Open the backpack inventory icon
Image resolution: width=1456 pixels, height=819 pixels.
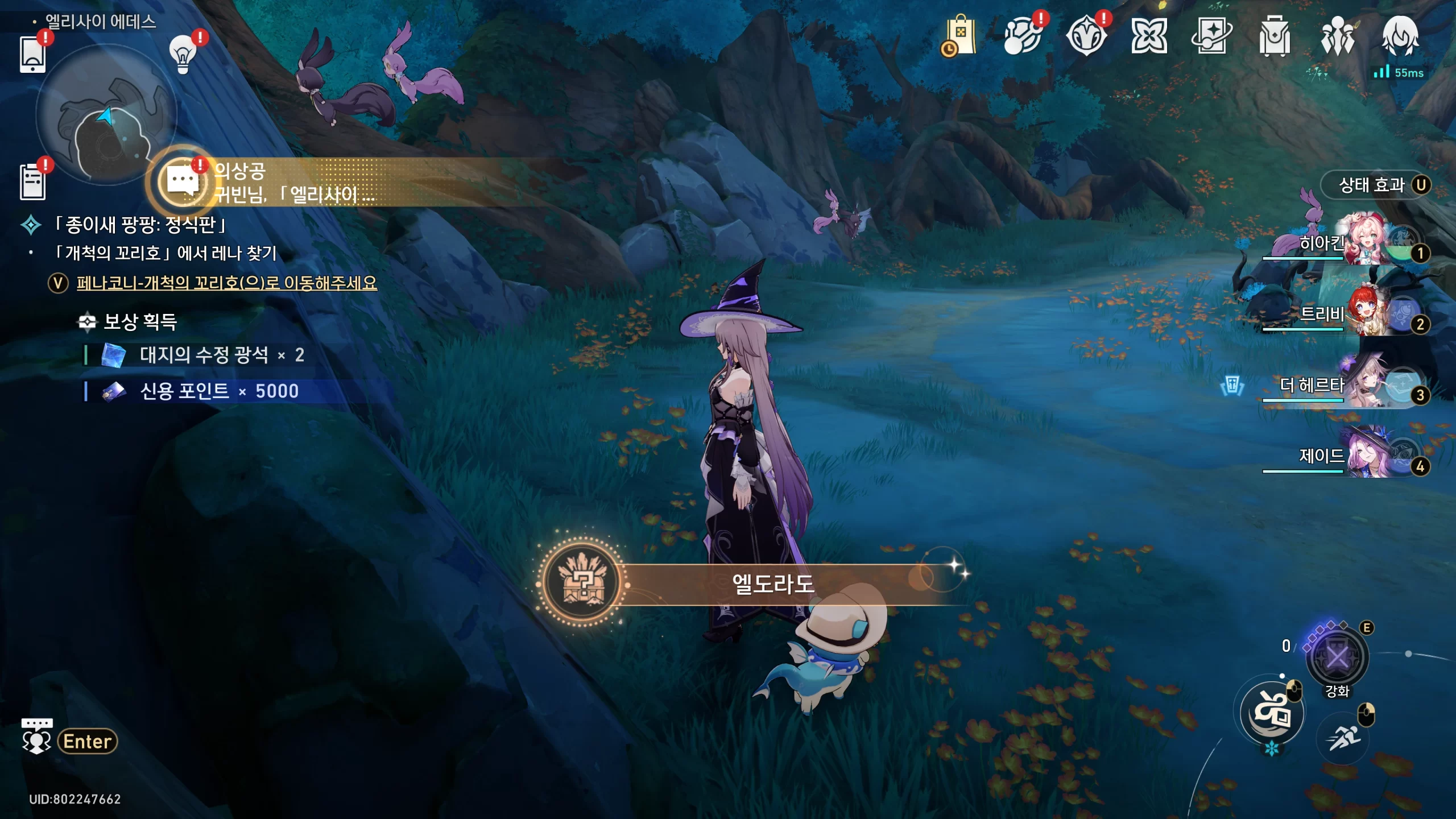click(x=1275, y=36)
